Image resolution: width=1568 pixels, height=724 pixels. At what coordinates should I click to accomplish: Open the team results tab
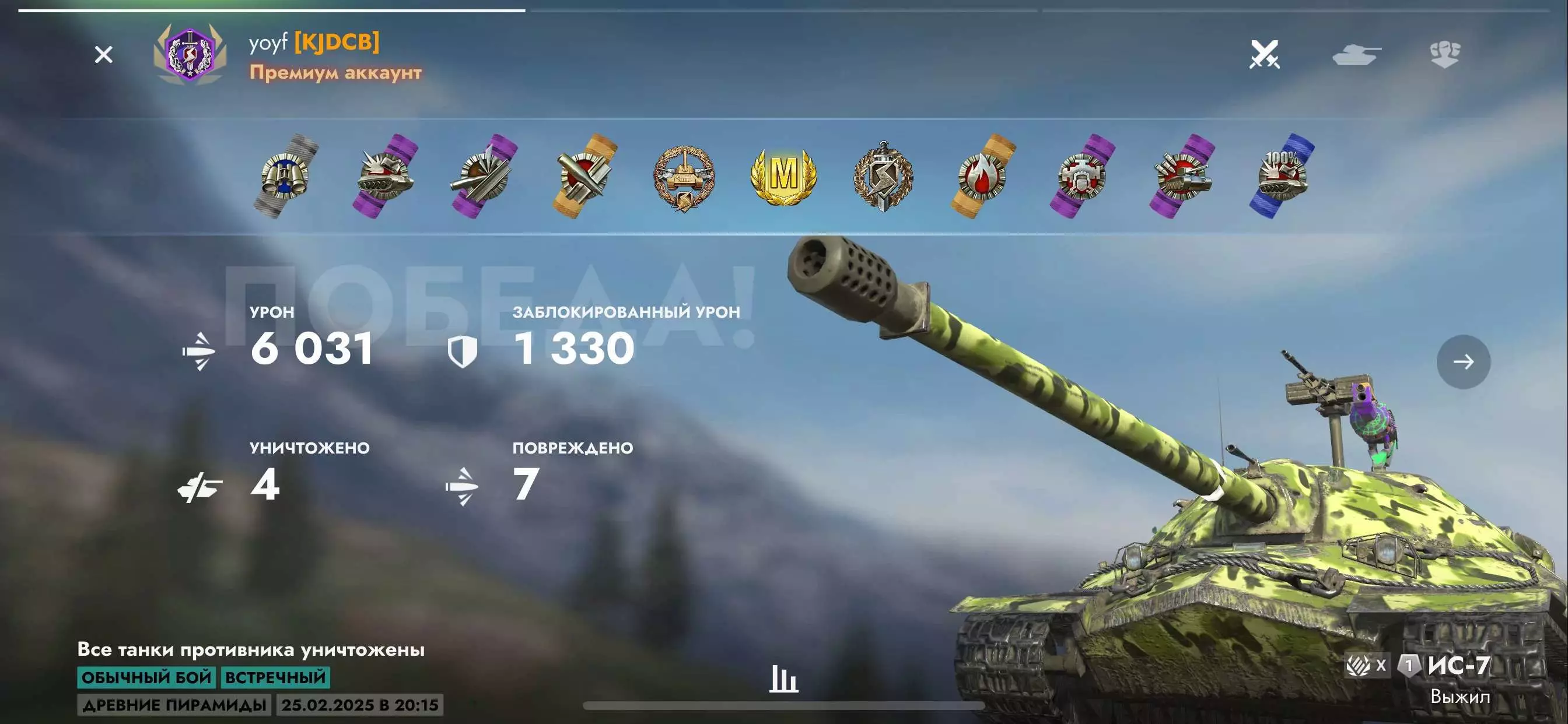click(x=1444, y=55)
